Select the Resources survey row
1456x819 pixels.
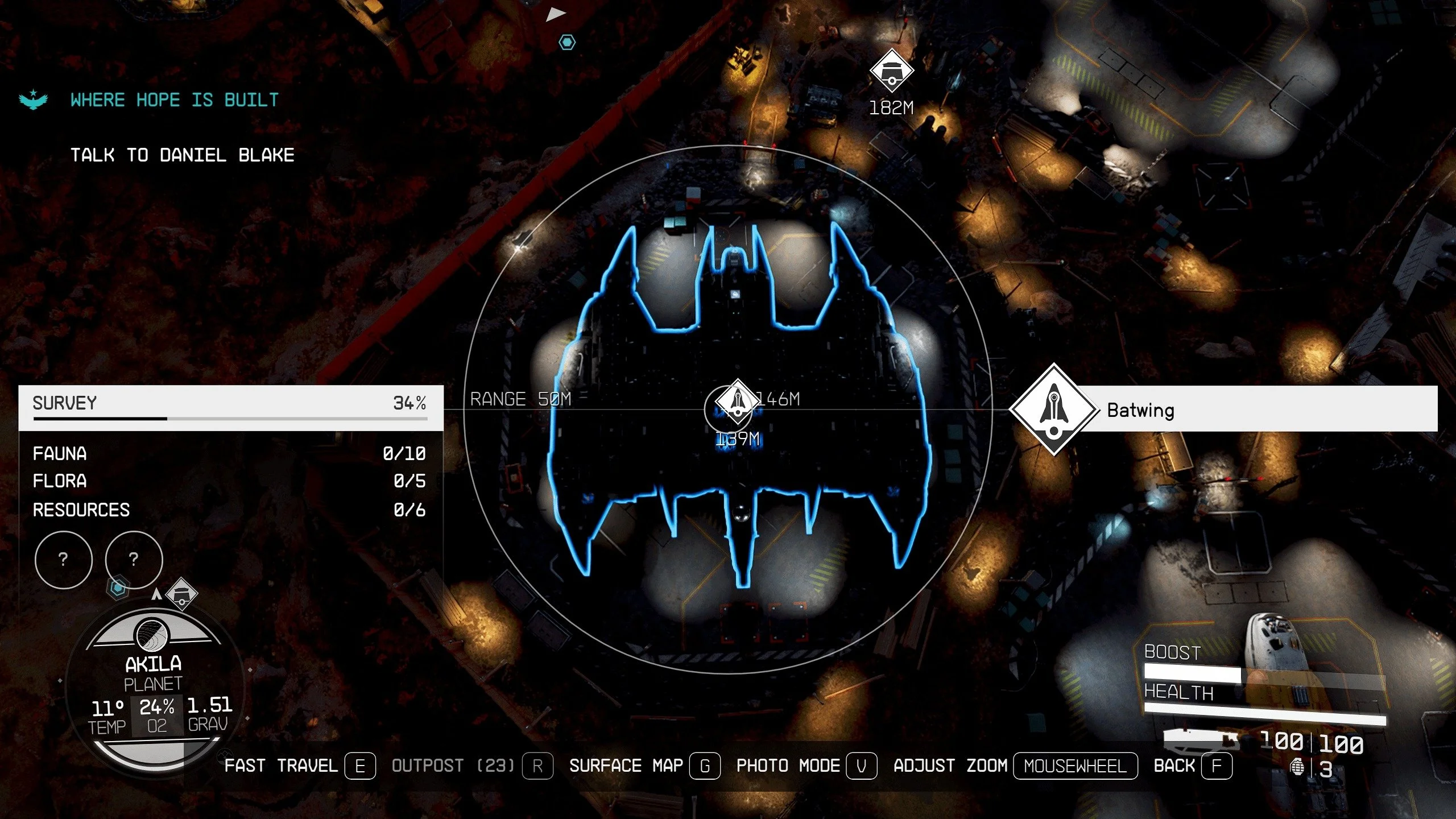229,510
